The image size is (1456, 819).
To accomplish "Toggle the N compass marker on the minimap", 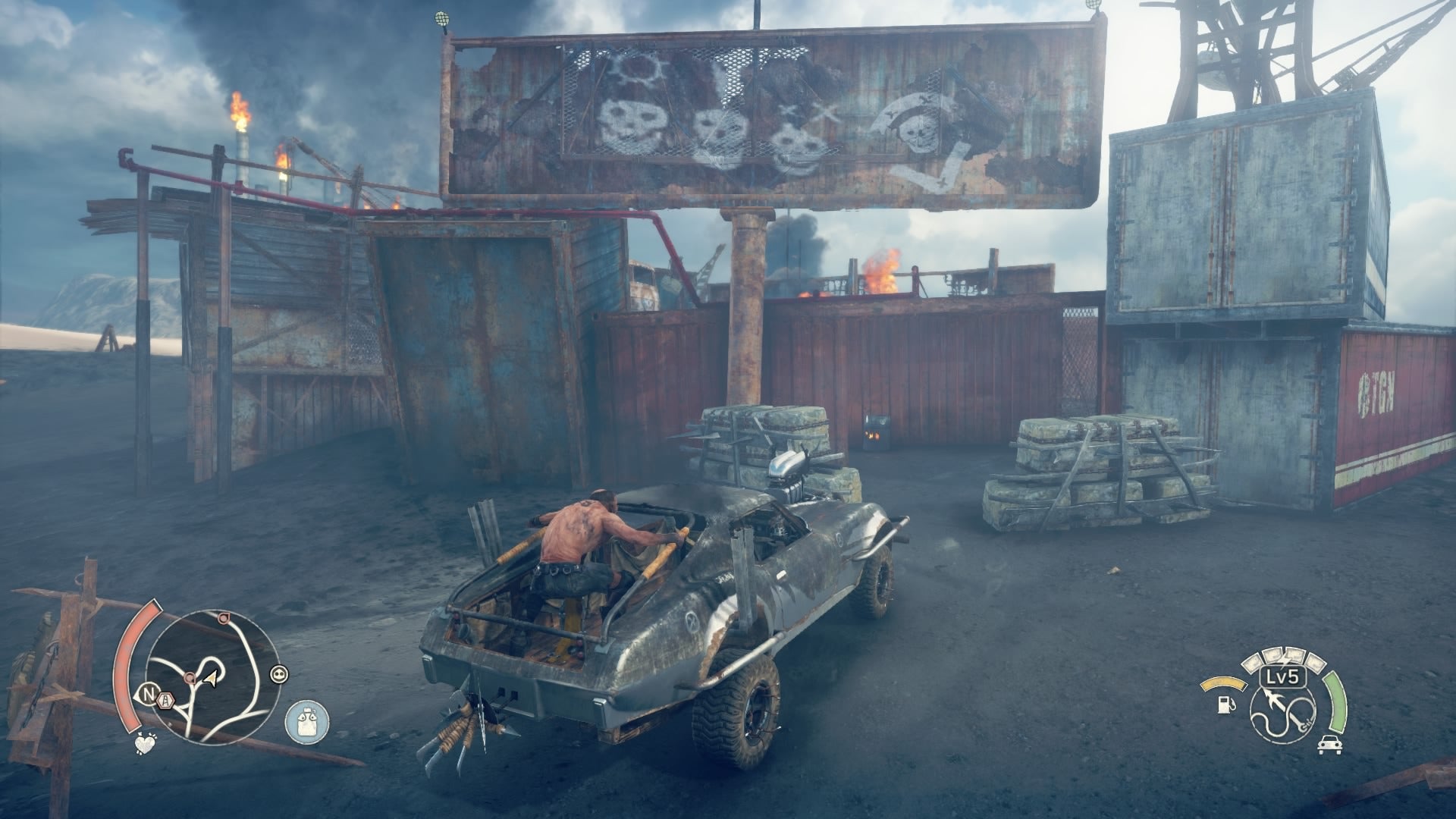I will 148,694.
